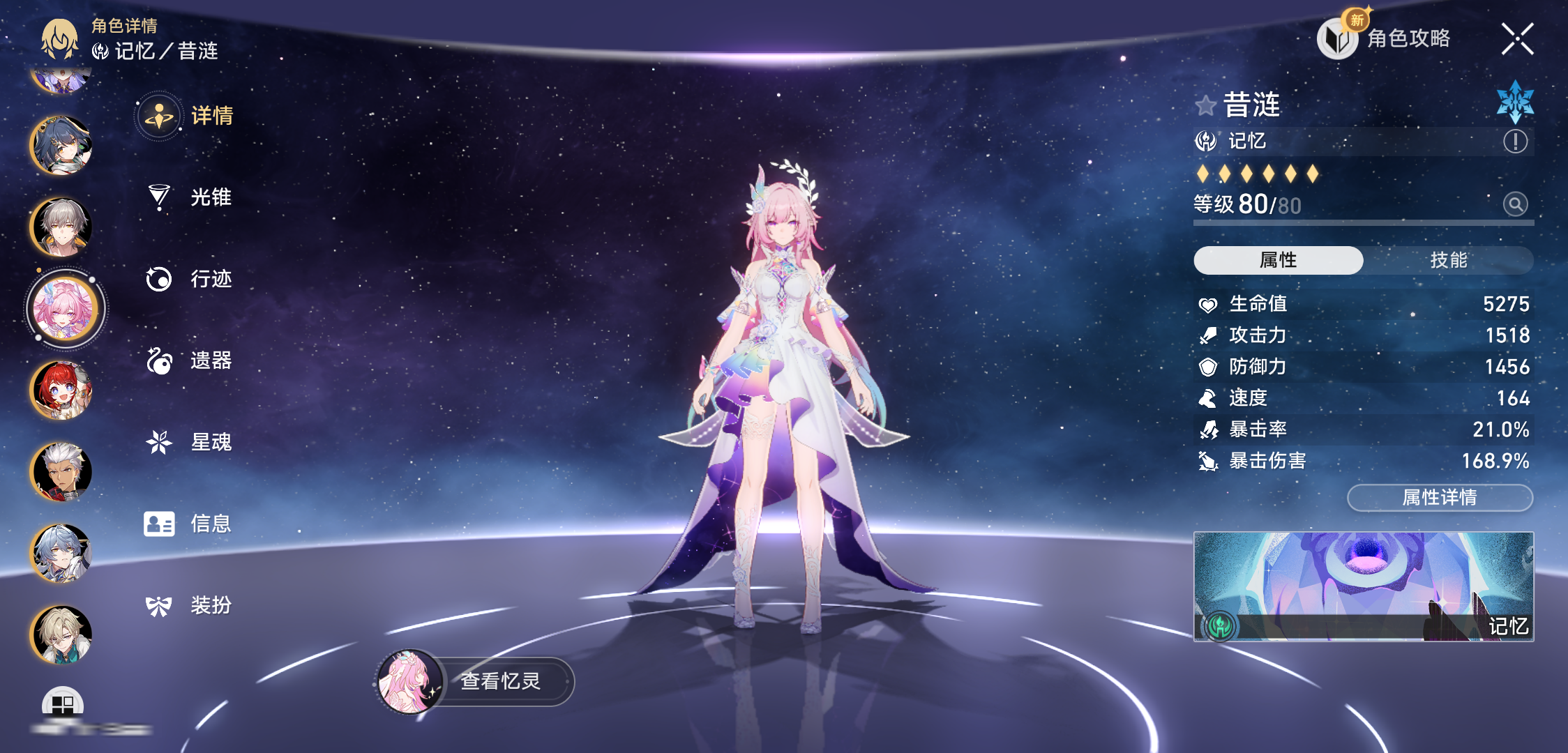Close the character details screen
Viewport: 1568px width, 753px height.
1517,39
